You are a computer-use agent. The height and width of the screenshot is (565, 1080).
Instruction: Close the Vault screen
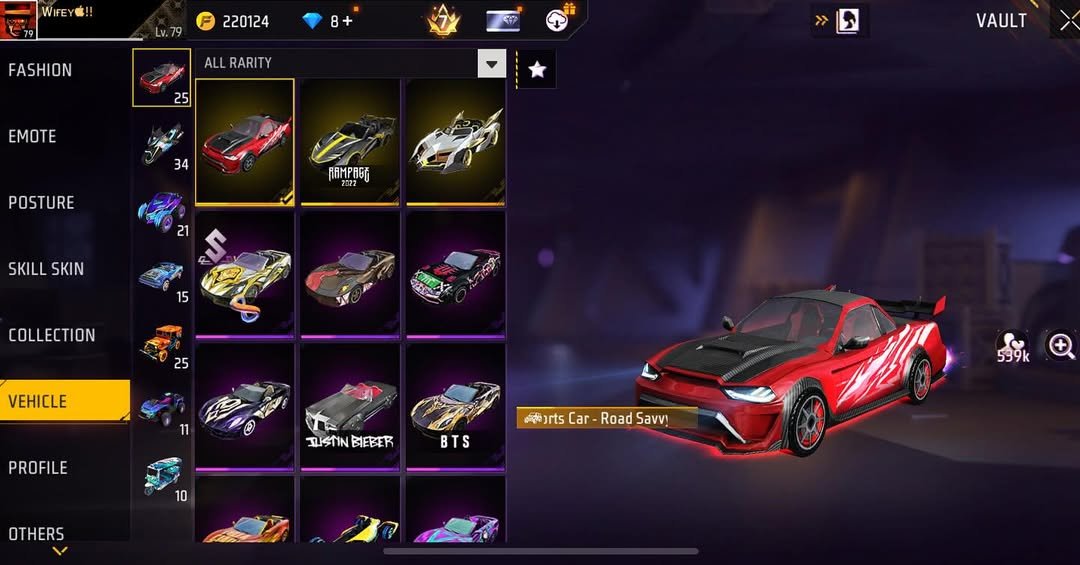1068,21
